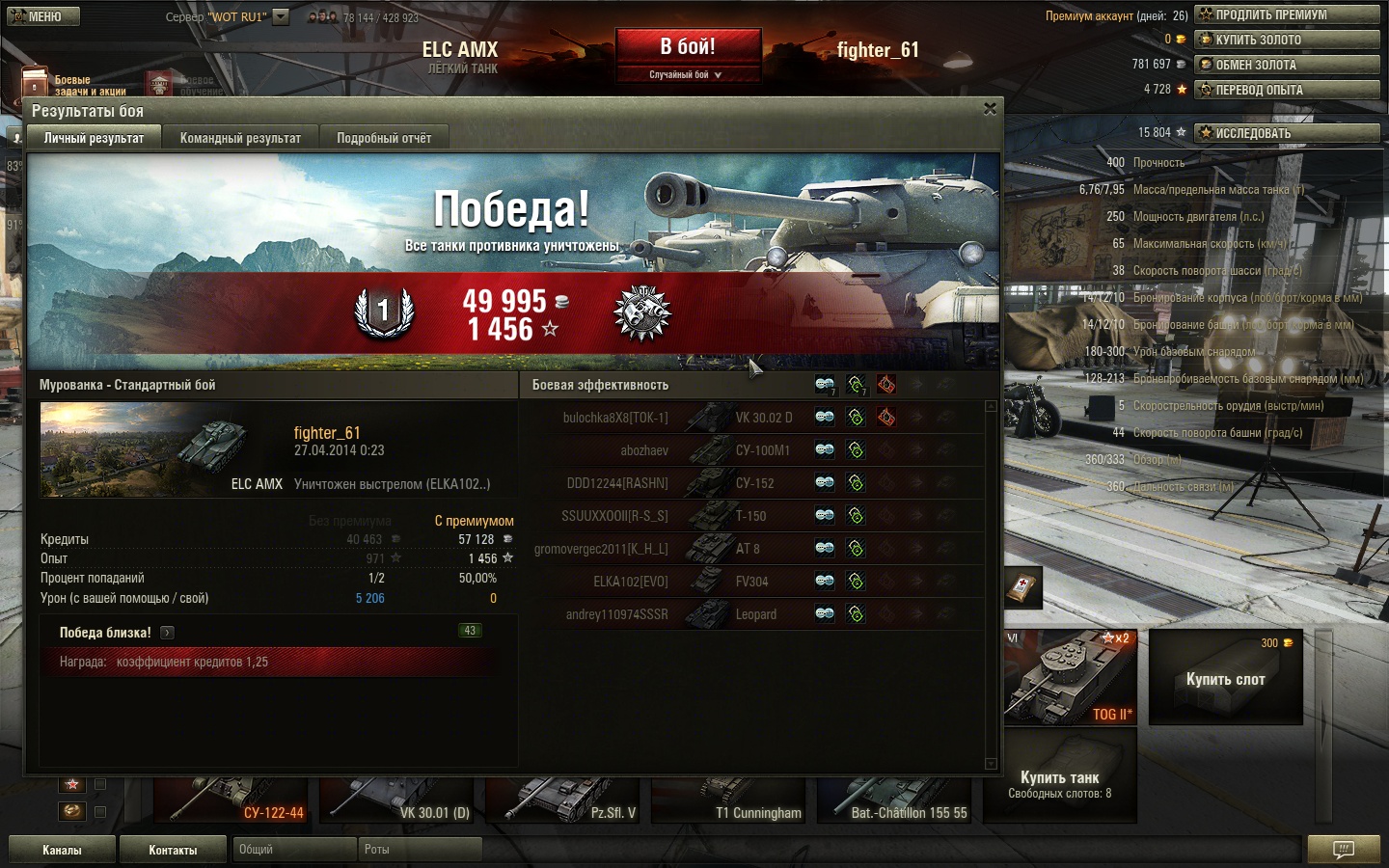Click Продлить премиум button
Image resolution: width=1389 pixels, height=868 pixels.
[x=1287, y=14]
